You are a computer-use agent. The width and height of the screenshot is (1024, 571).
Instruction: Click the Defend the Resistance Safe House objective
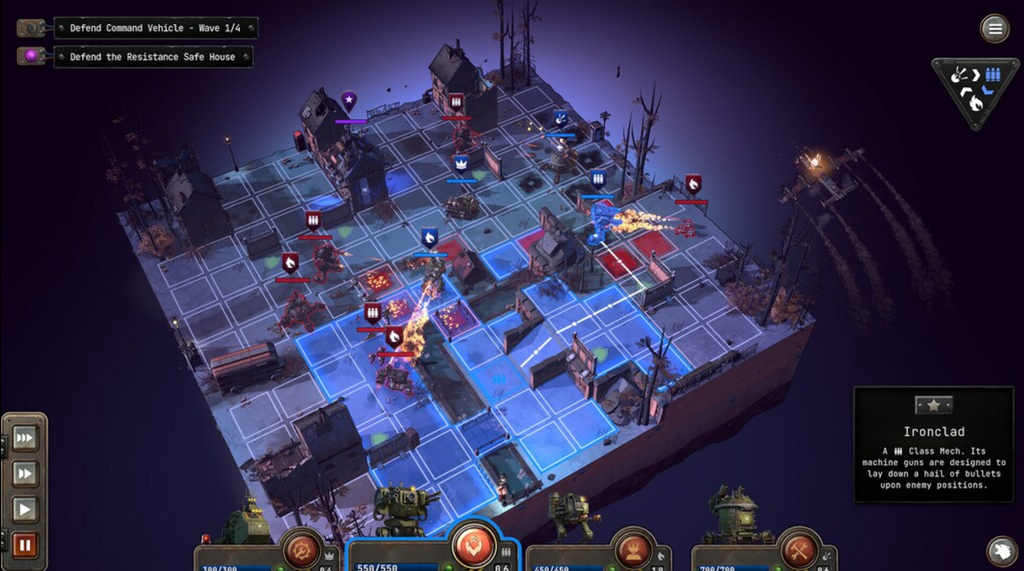(152, 57)
